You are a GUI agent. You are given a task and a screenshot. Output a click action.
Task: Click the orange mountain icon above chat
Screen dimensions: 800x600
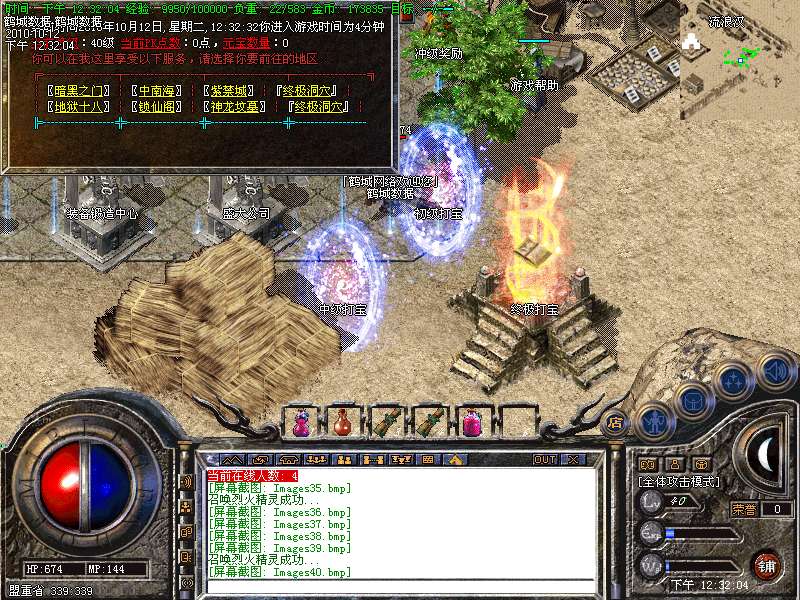(454, 460)
